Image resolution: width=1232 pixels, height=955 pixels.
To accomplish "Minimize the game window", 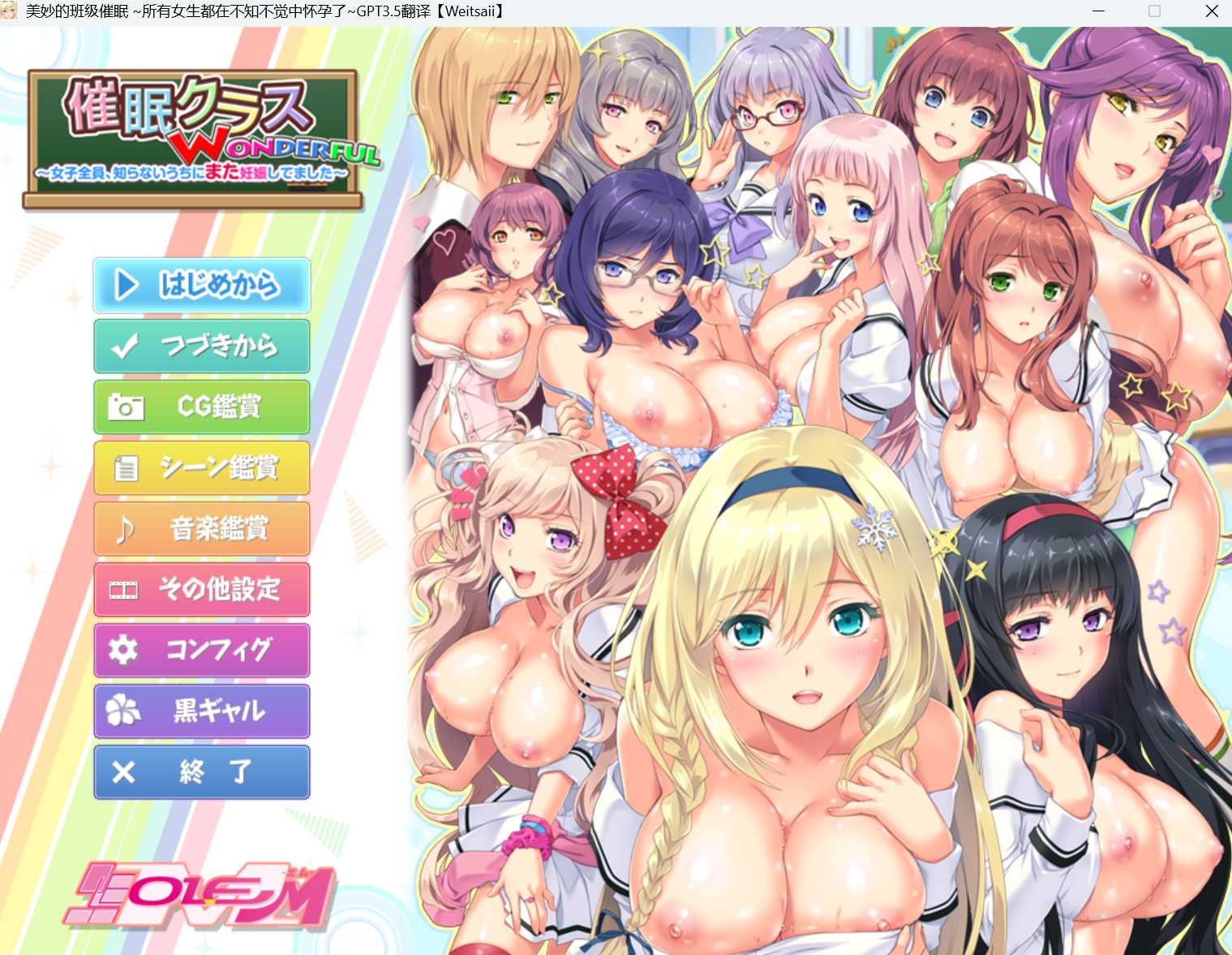I will tap(1098, 11).
